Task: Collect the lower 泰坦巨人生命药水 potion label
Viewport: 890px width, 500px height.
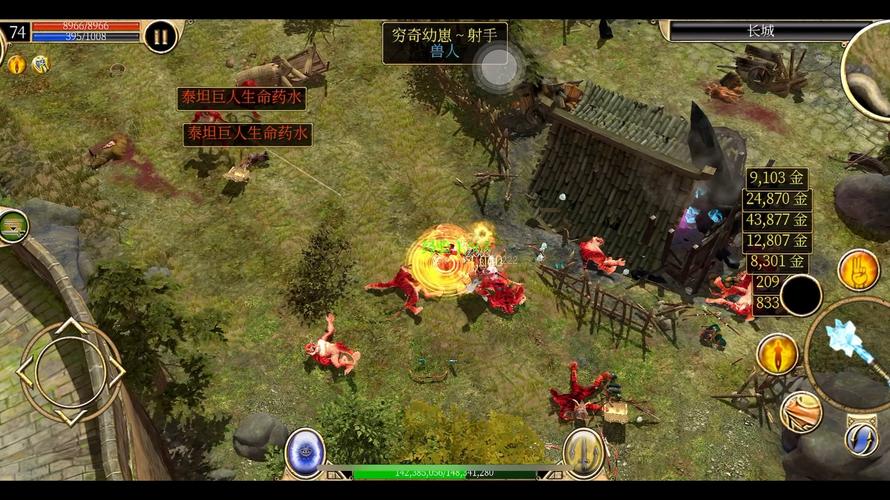Action: click(x=247, y=134)
